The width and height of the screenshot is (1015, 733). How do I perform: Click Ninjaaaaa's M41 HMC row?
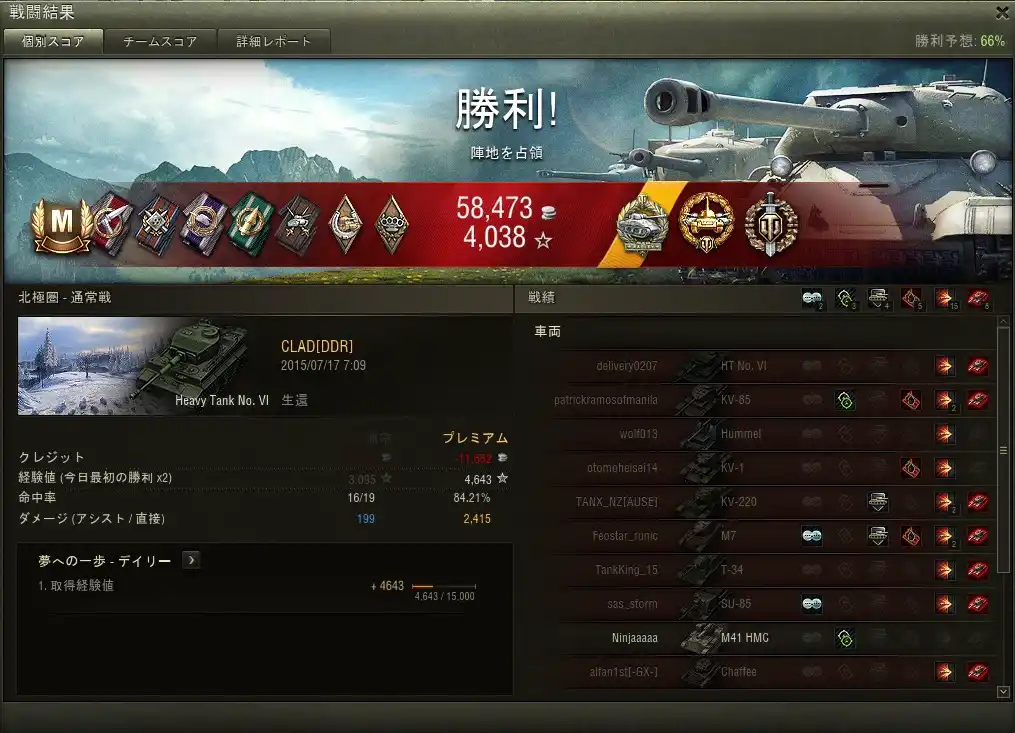760,638
